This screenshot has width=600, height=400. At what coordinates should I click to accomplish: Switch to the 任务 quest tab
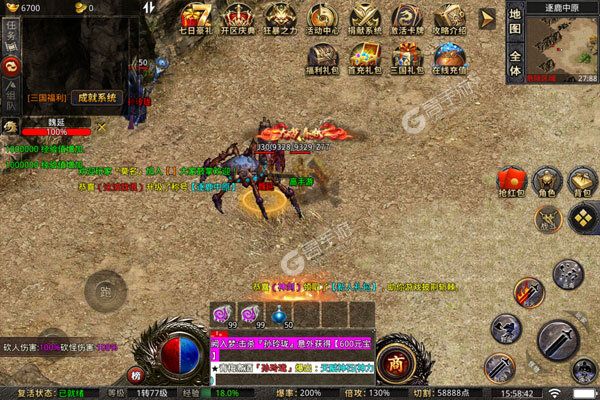(x=11, y=37)
